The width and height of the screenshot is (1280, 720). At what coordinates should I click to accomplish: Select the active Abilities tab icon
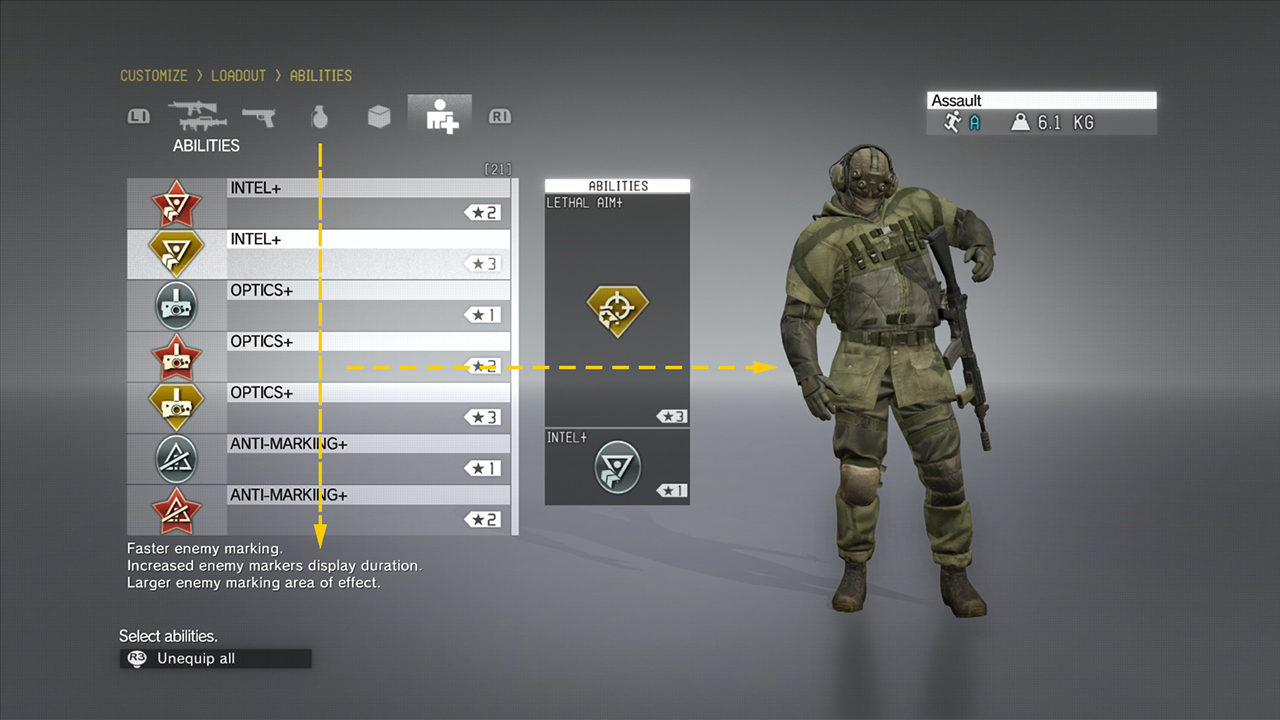[440, 116]
